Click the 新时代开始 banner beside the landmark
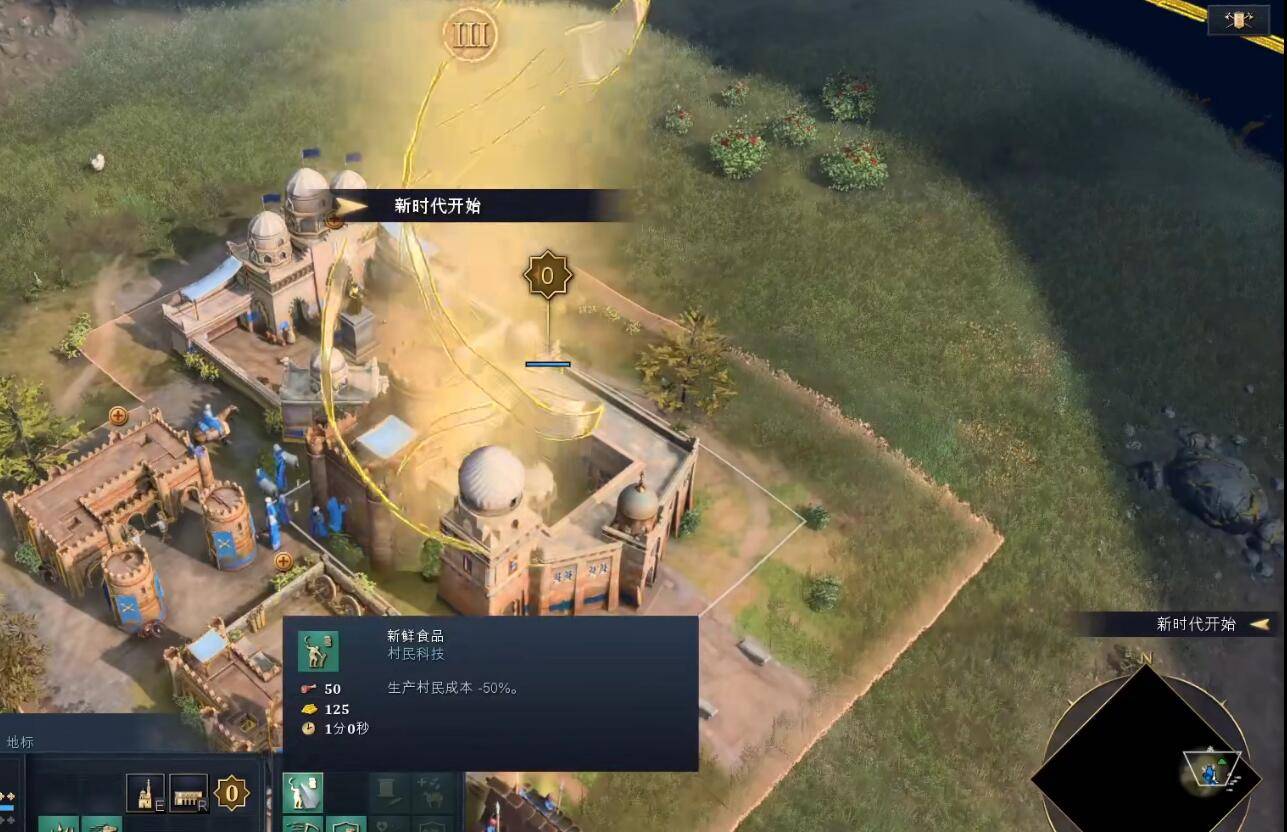1287x832 pixels. pyautogui.click(x=437, y=206)
